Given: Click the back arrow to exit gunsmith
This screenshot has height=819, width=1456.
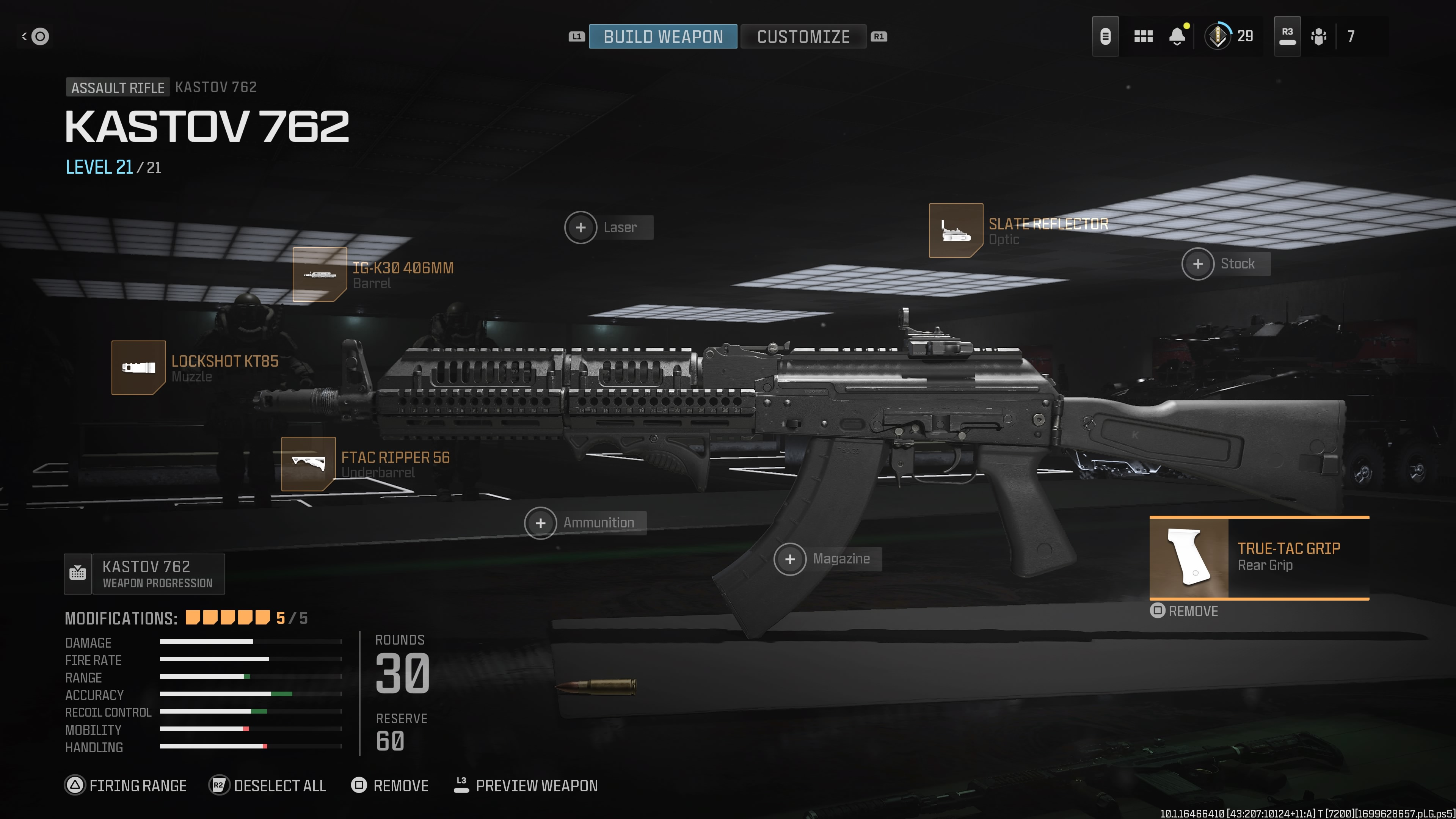Looking at the screenshot, I should pos(35,36).
